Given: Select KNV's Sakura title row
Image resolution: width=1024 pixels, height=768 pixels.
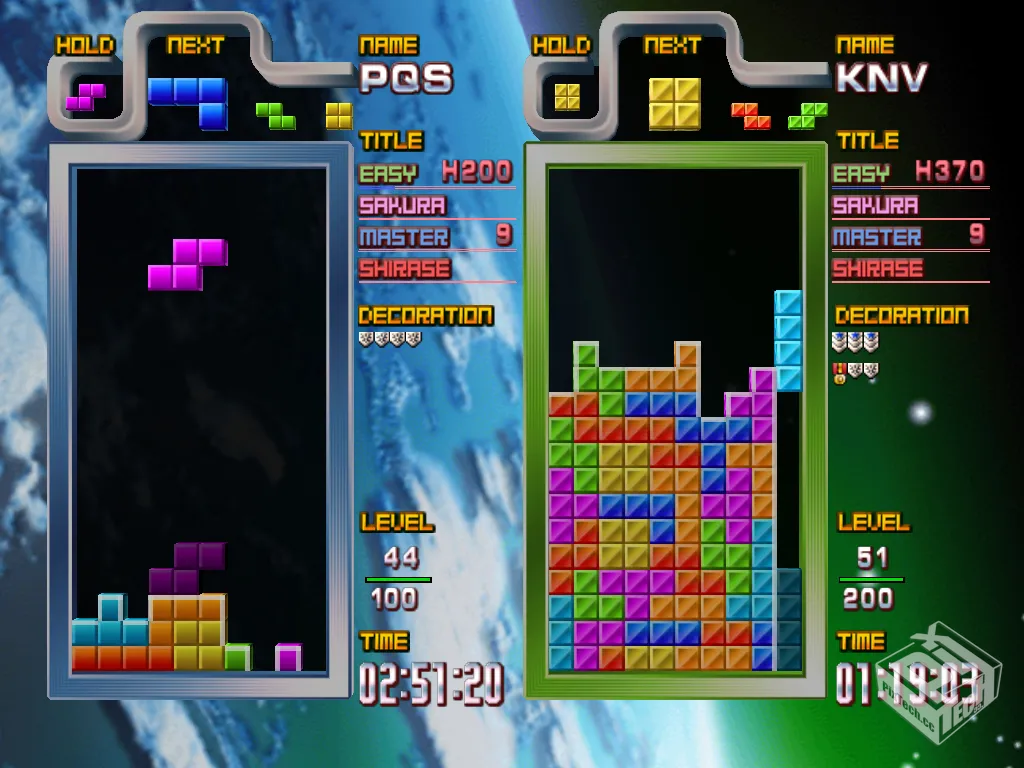Looking at the screenshot, I should pyautogui.click(x=910, y=205).
